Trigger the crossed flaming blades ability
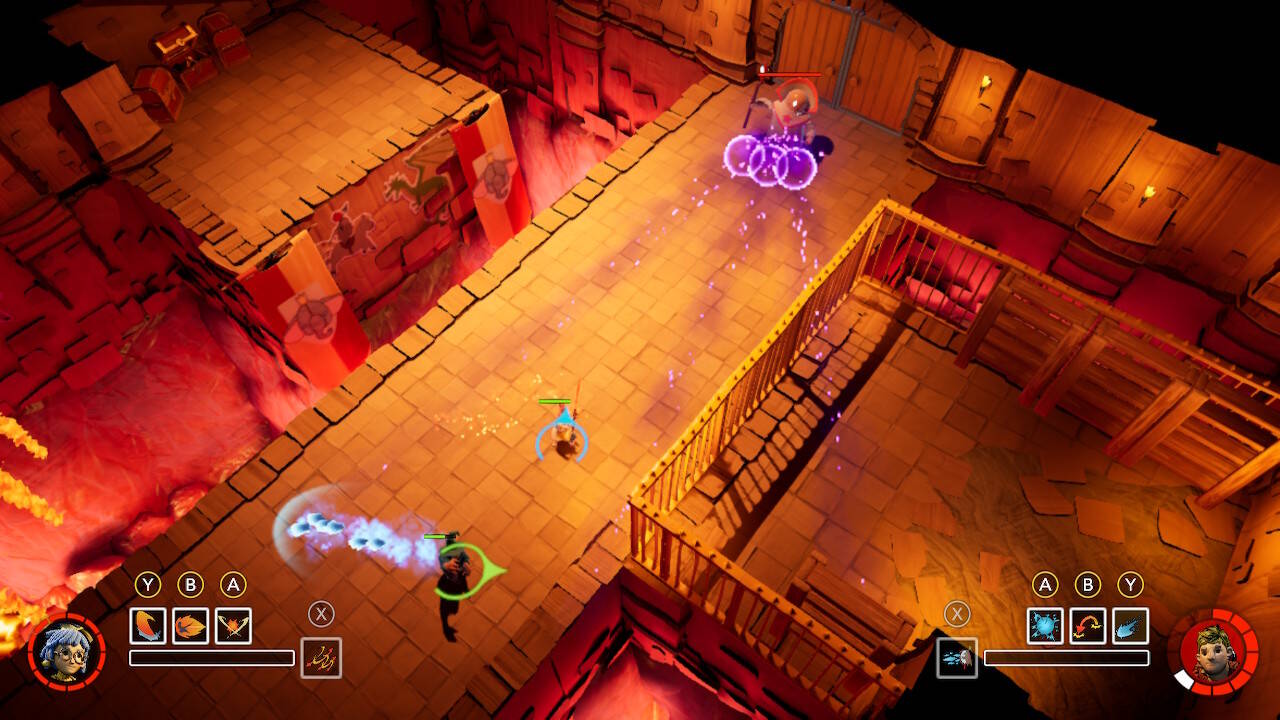The width and height of the screenshot is (1280, 720). (x=233, y=626)
